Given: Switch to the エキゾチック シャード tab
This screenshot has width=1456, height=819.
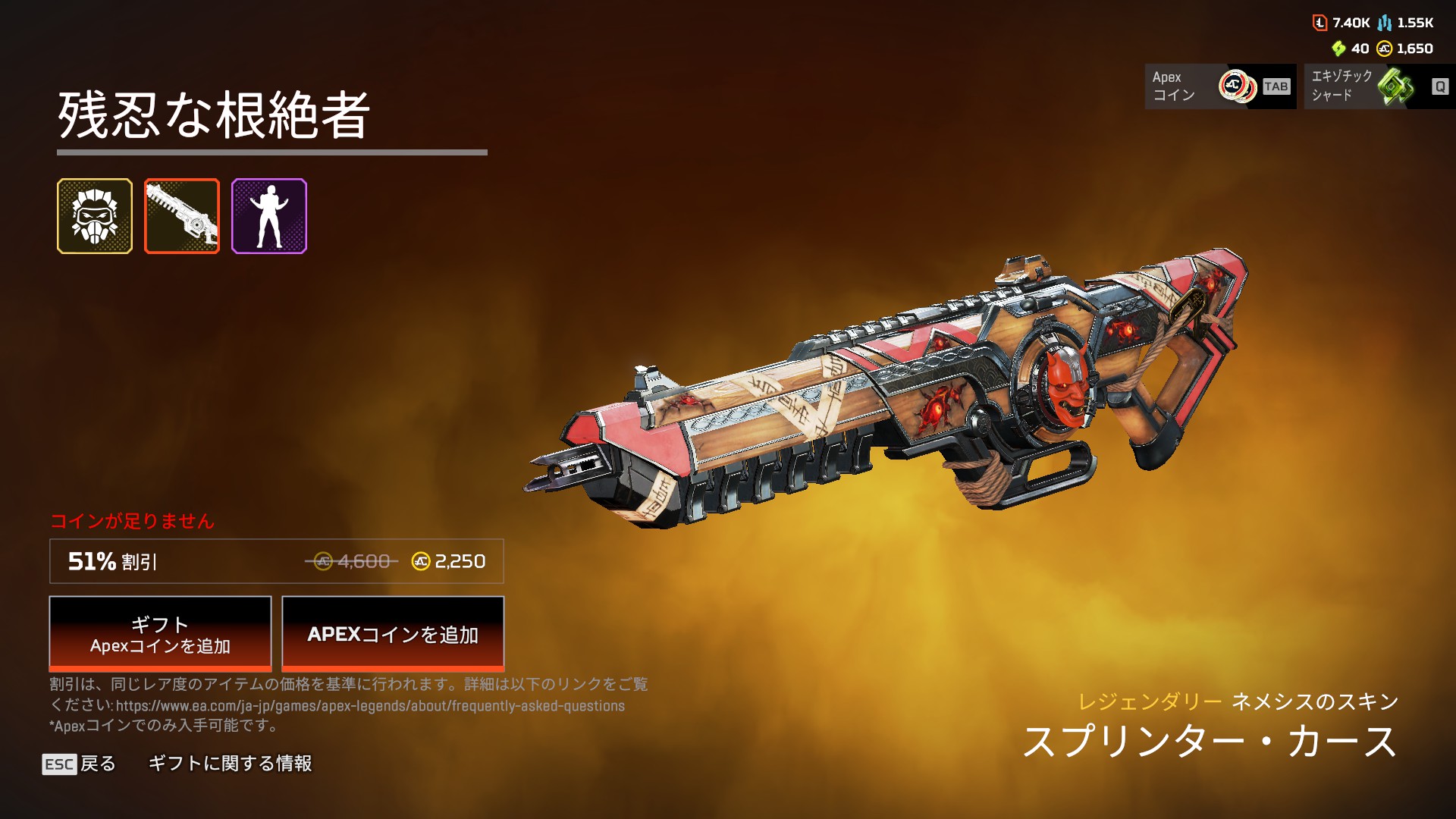Looking at the screenshot, I should pyautogui.click(x=1379, y=86).
